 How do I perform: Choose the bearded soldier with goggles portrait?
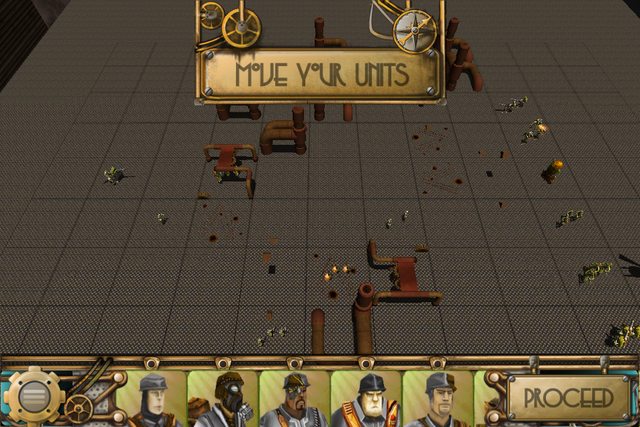click(x=294, y=399)
